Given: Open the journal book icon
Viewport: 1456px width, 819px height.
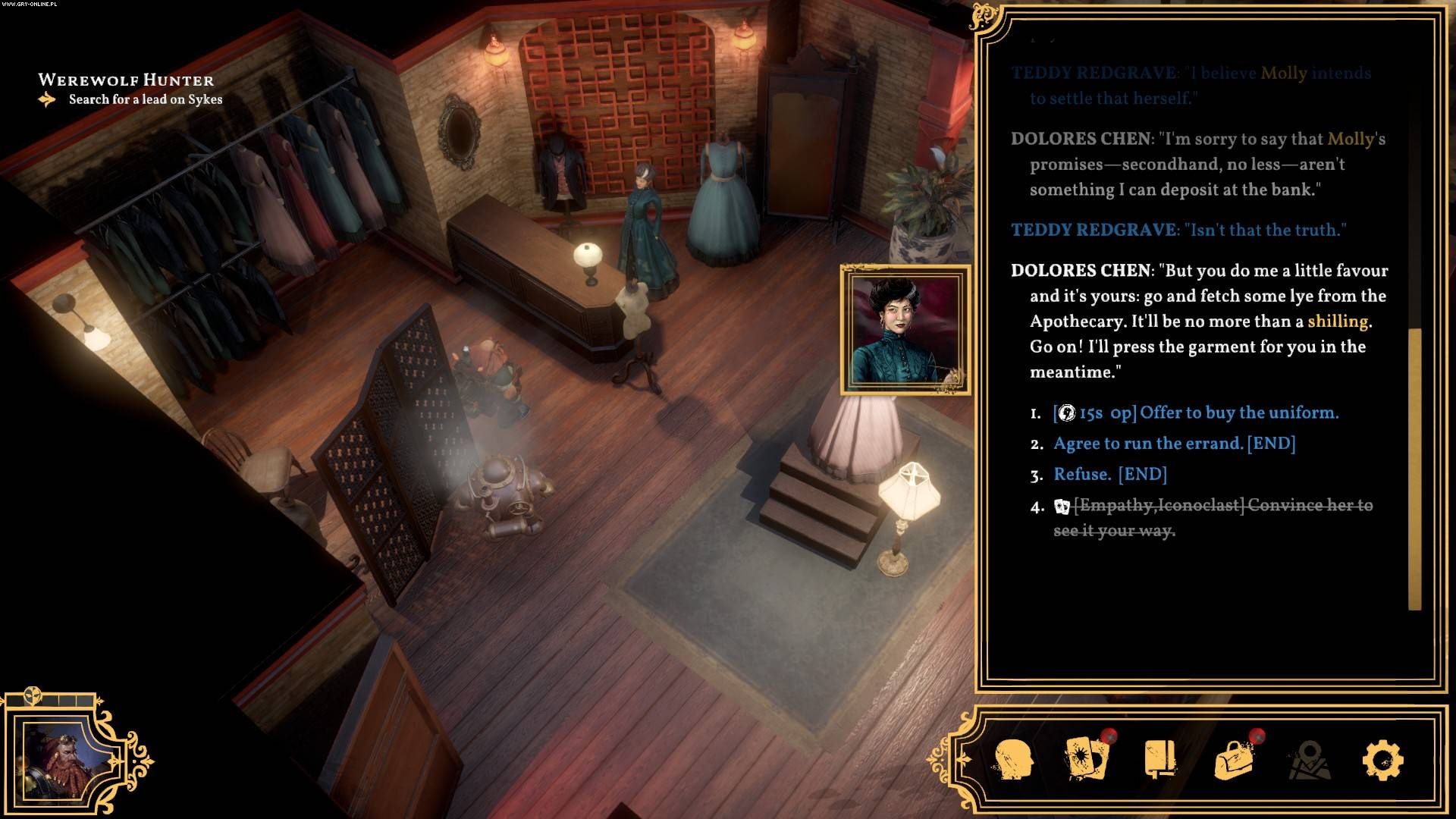Looking at the screenshot, I should [1159, 759].
